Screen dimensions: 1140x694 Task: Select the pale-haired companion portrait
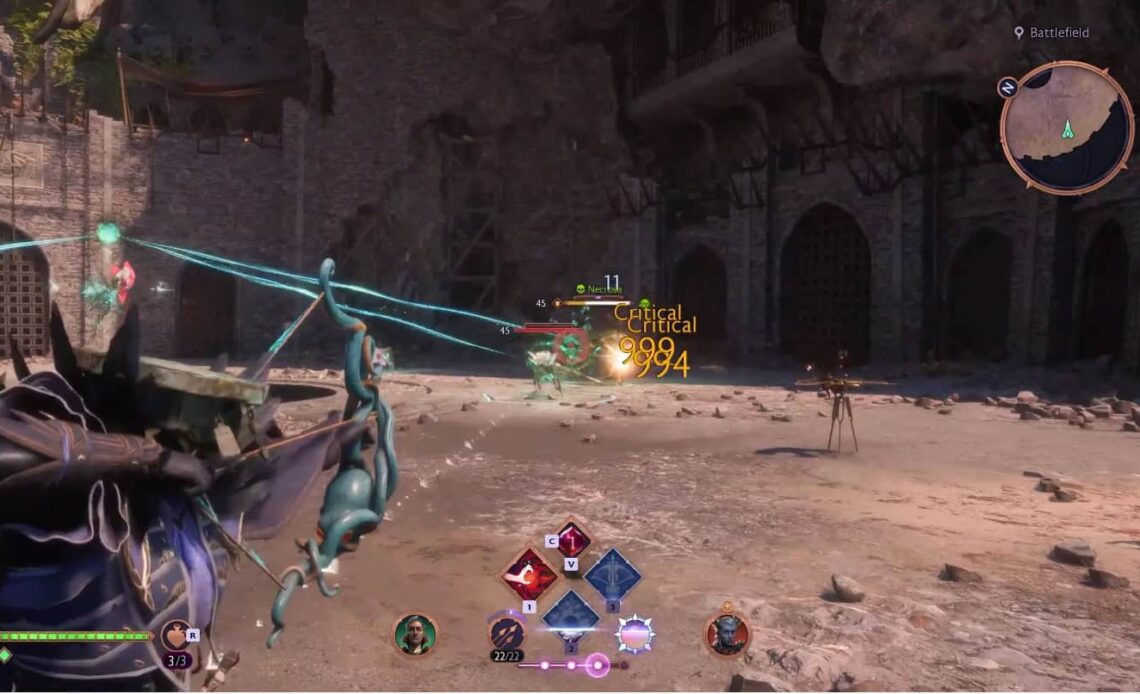pos(727,634)
